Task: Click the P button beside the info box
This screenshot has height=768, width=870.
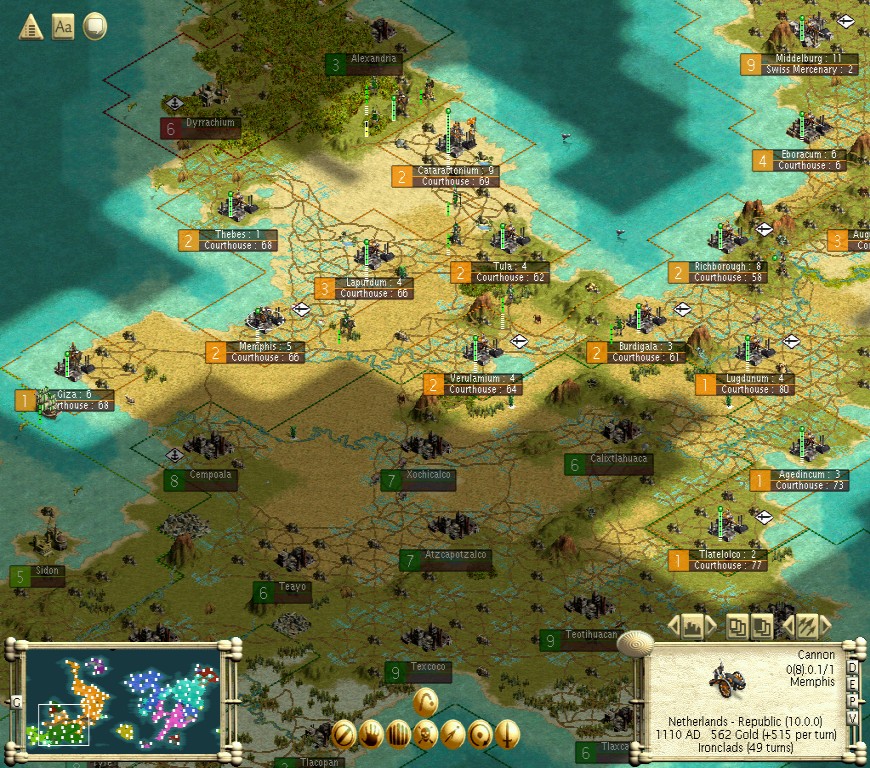Action: (x=853, y=699)
